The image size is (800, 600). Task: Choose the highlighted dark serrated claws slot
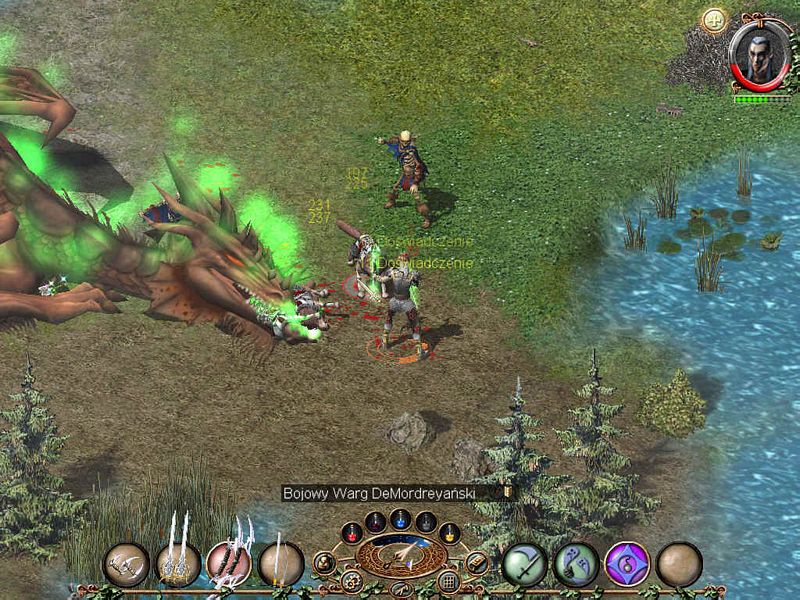click(229, 564)
